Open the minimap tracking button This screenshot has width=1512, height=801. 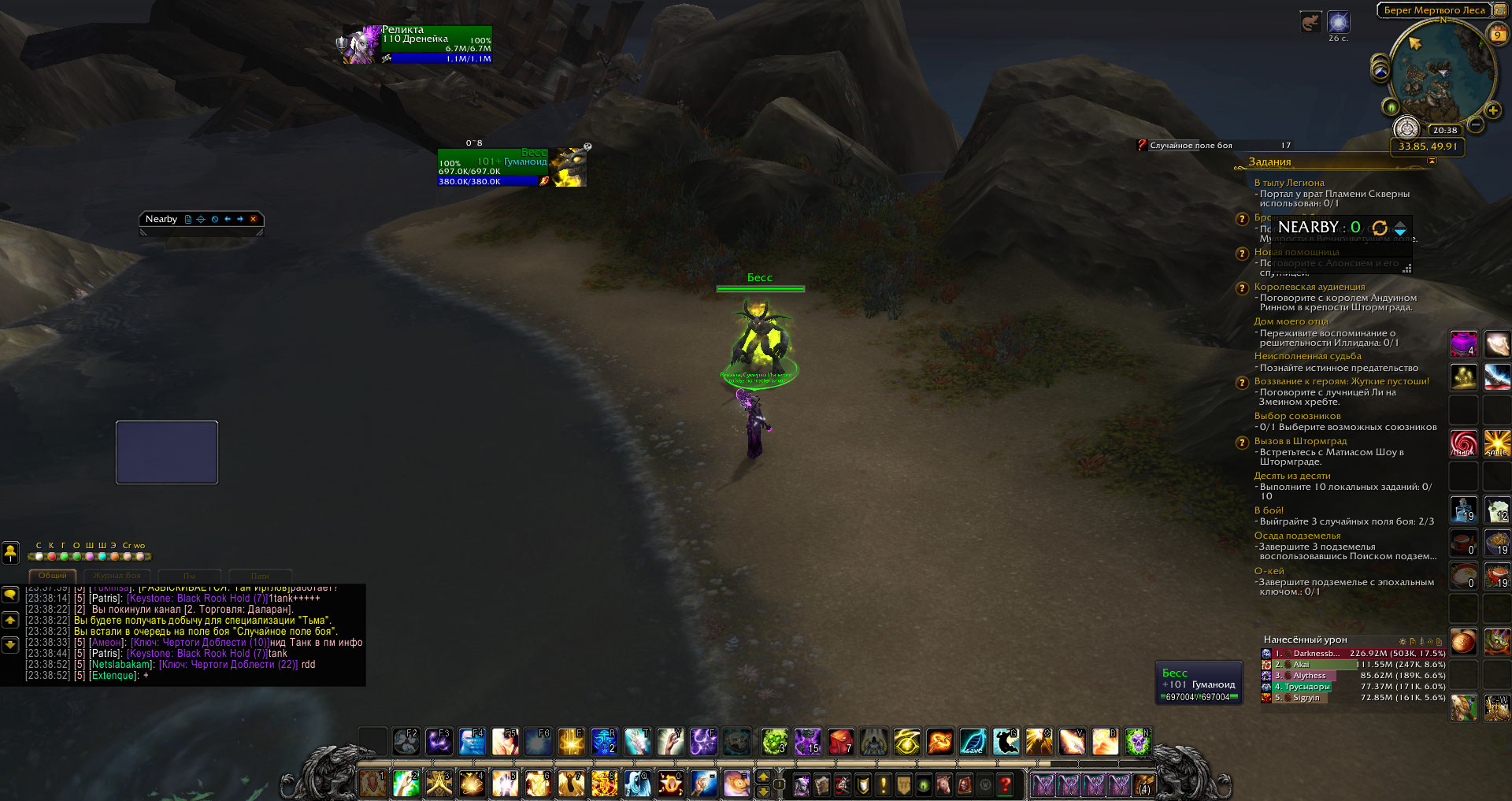(1380, 71)
